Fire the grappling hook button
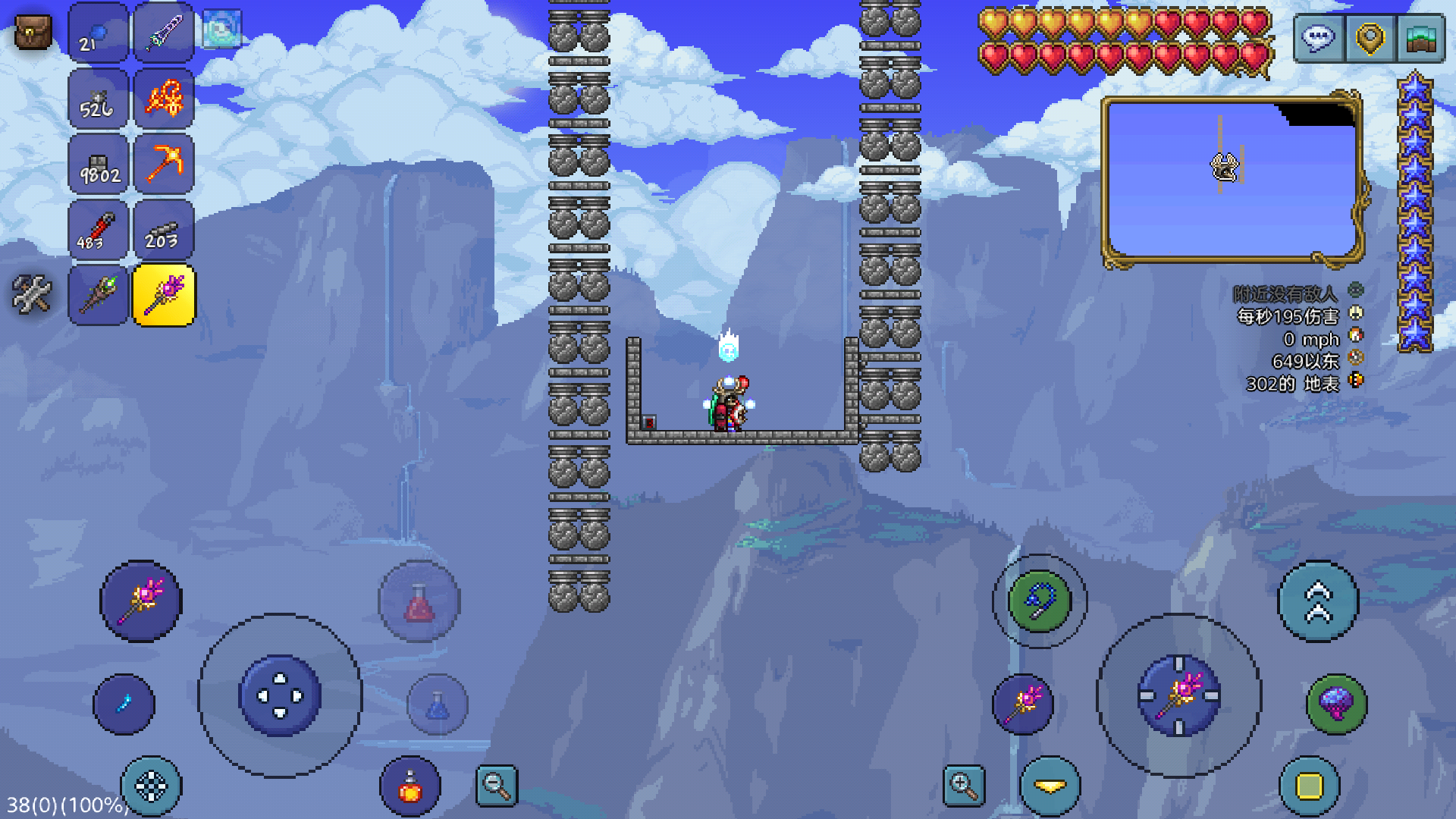The image size is (1456, 819). point(1039,601)
